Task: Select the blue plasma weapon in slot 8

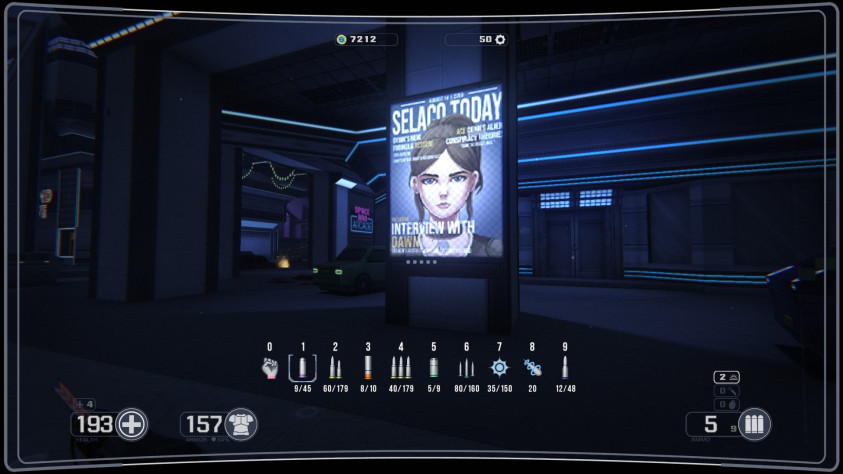Action: (532, 368)
